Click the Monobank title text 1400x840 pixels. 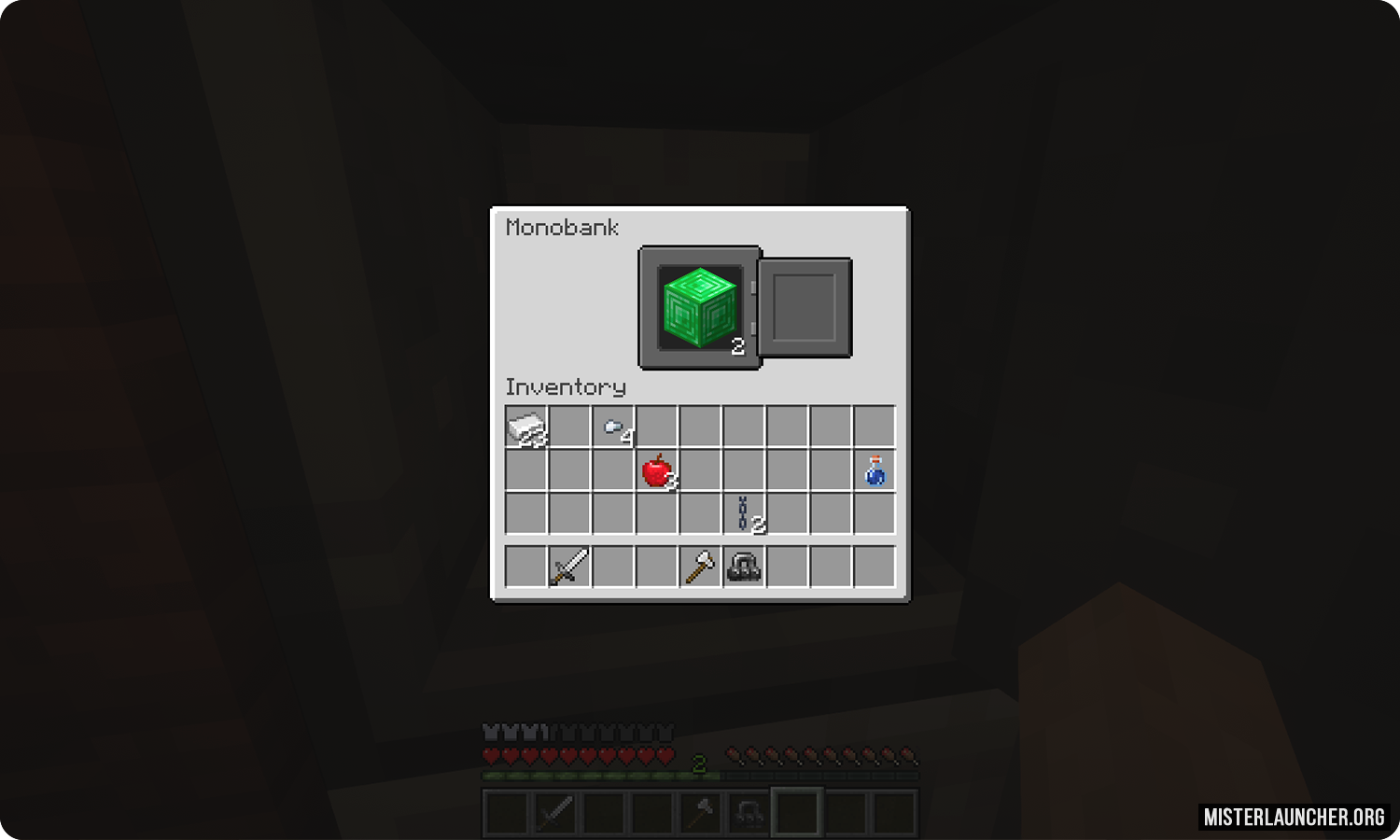562,227
